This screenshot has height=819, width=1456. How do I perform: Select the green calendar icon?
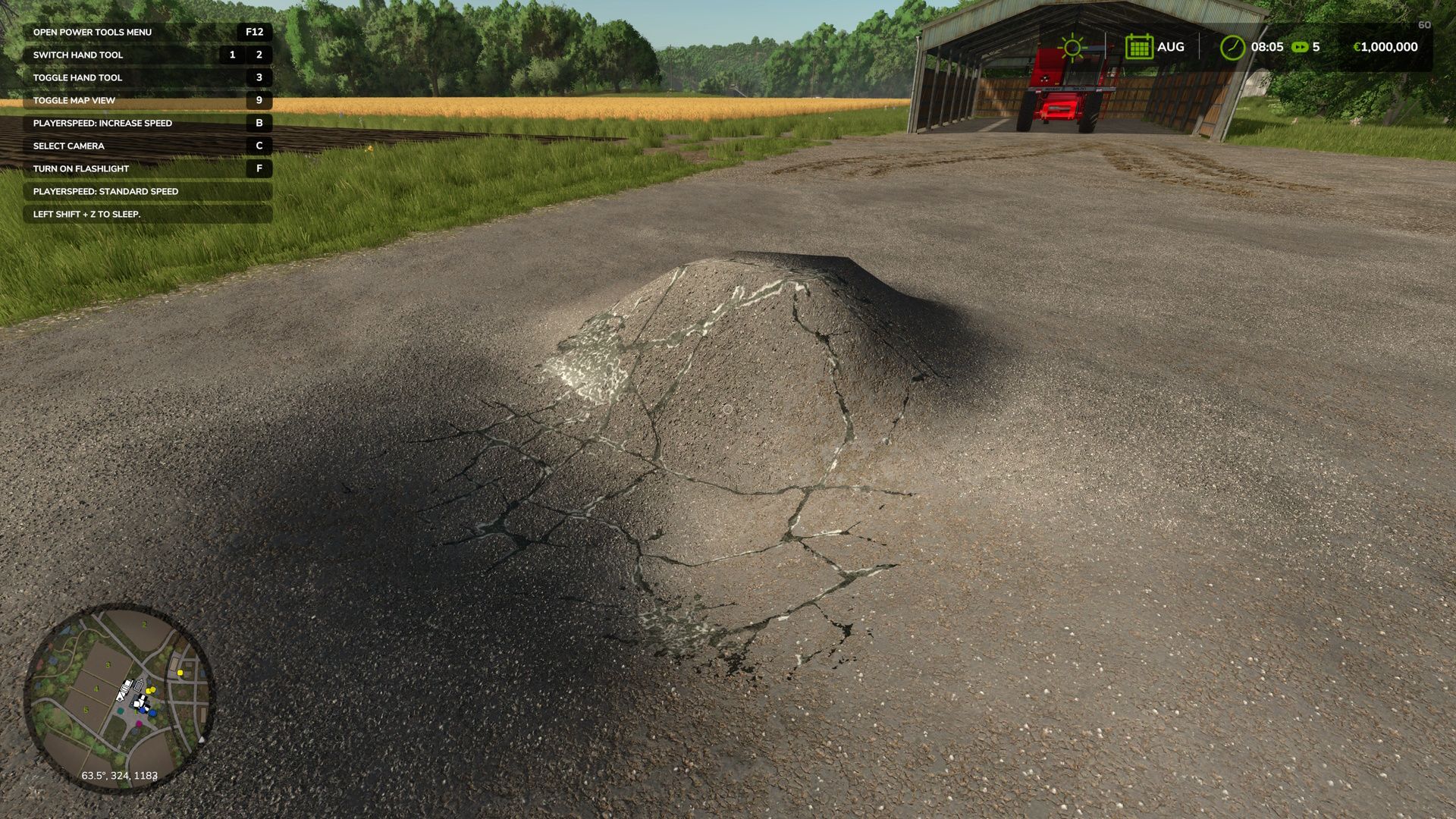point(1138,47)
